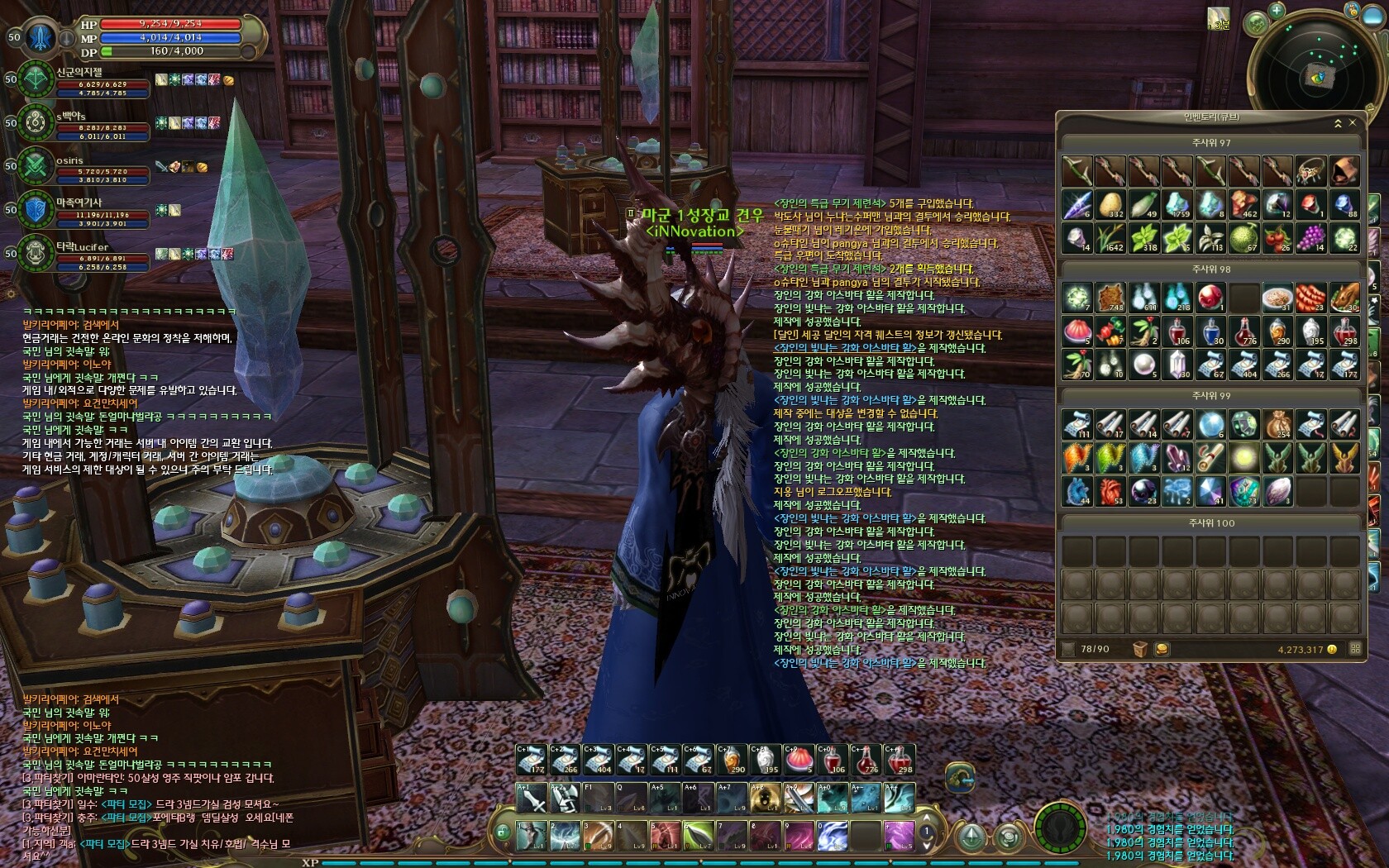Image resolution: width=1389 pixels, height=868 pixels.
Task: Toggle the hotbar lock icon
Action: (503, 832)
